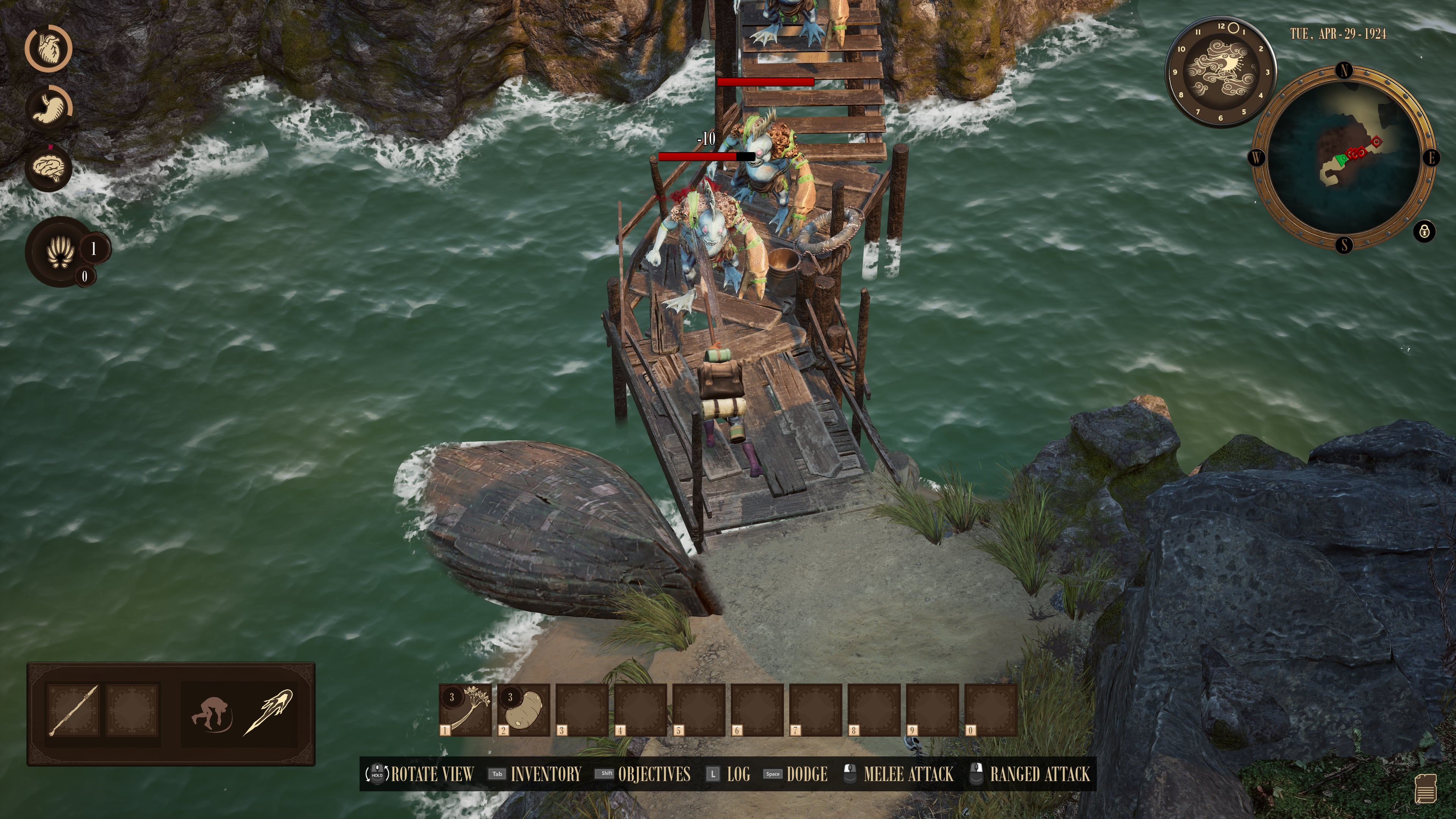Screen dimensions: 1456x819
Task: Open the clock time dial
Action: [x=1220, y=72]
